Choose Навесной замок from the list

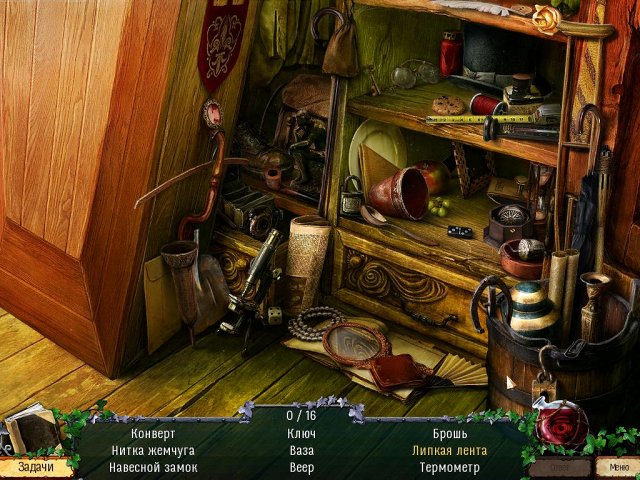[x=153, y=467]
